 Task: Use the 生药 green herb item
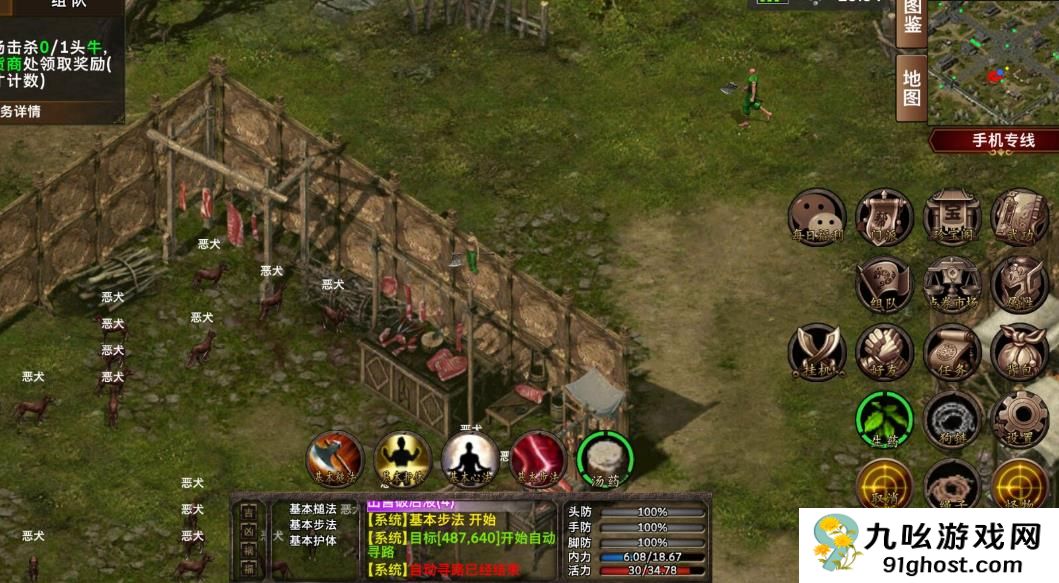tap(884, 419)
